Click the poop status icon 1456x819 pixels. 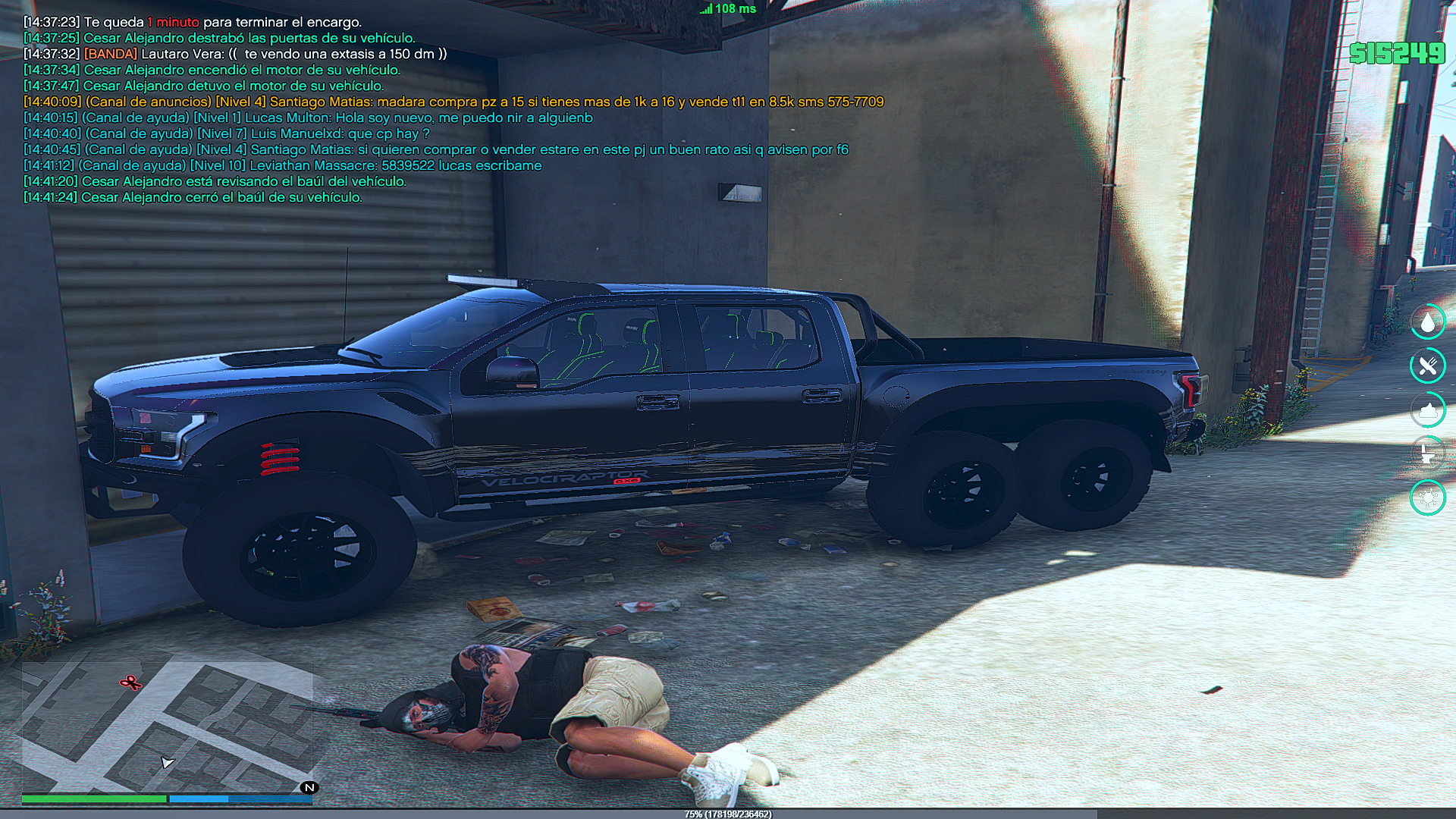1428,410
